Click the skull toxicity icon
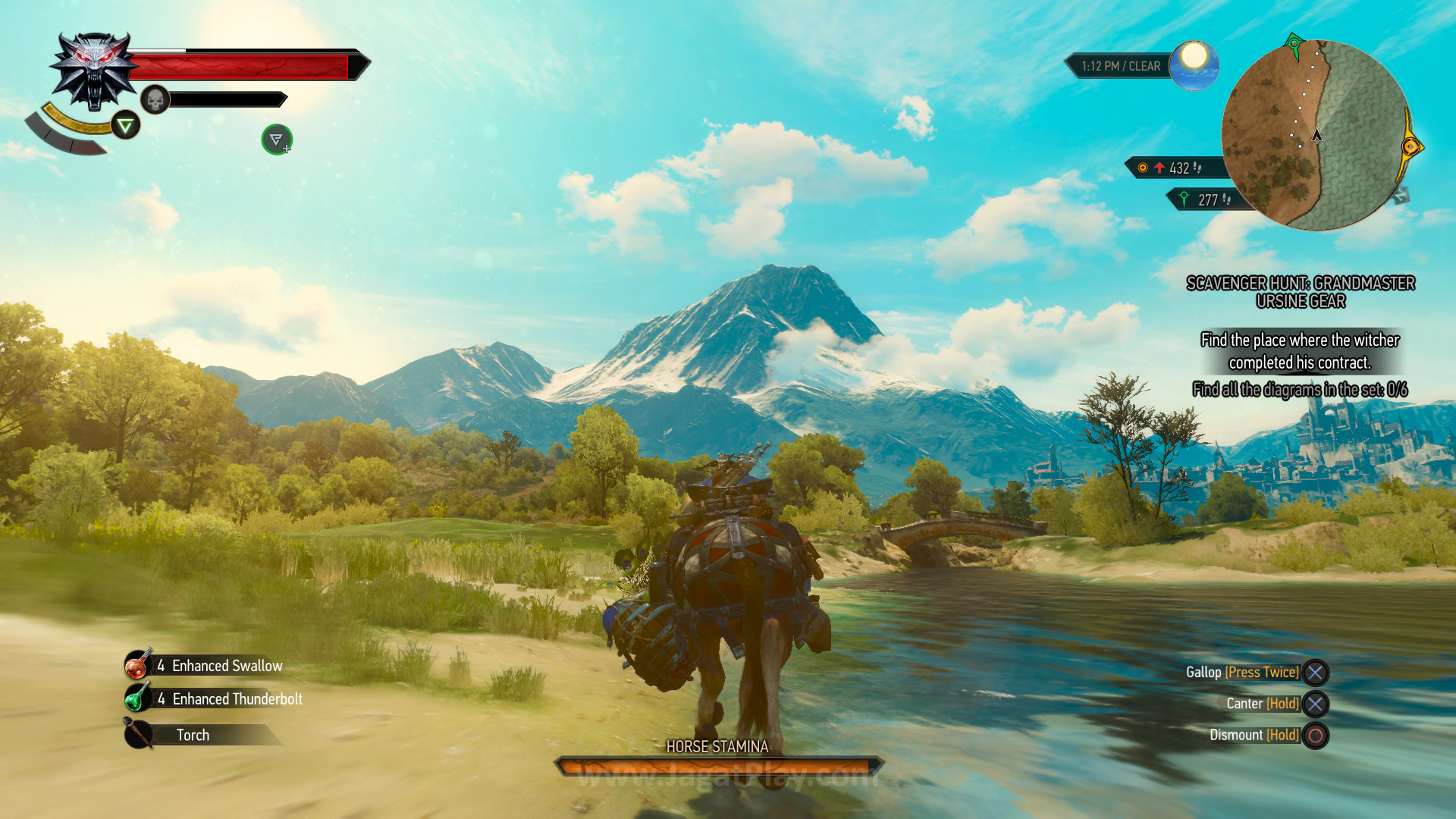This screenshot has height=819, width=1456. [x=155, y=99]
